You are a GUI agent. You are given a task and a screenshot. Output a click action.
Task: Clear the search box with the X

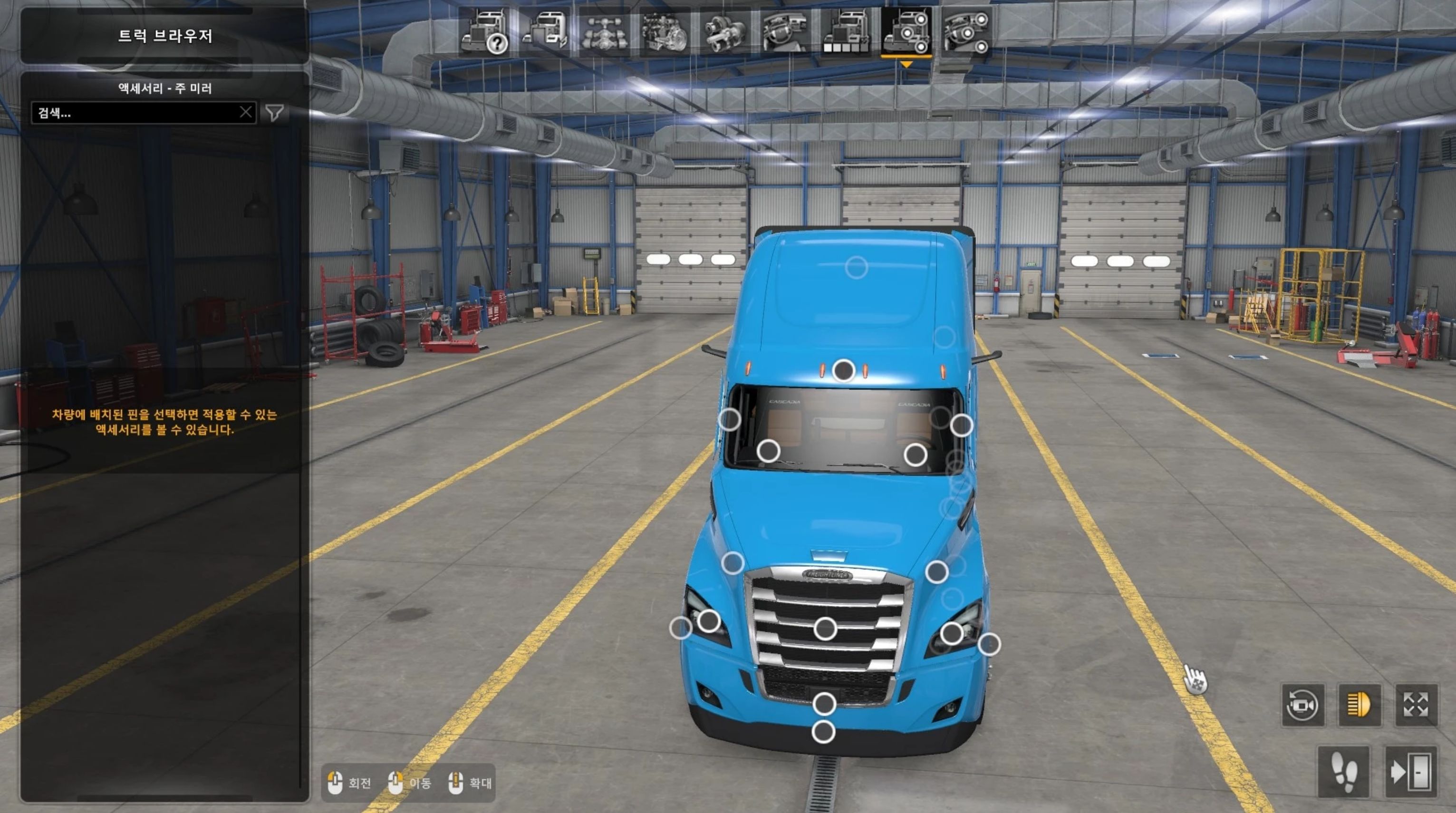pos(246,113)
